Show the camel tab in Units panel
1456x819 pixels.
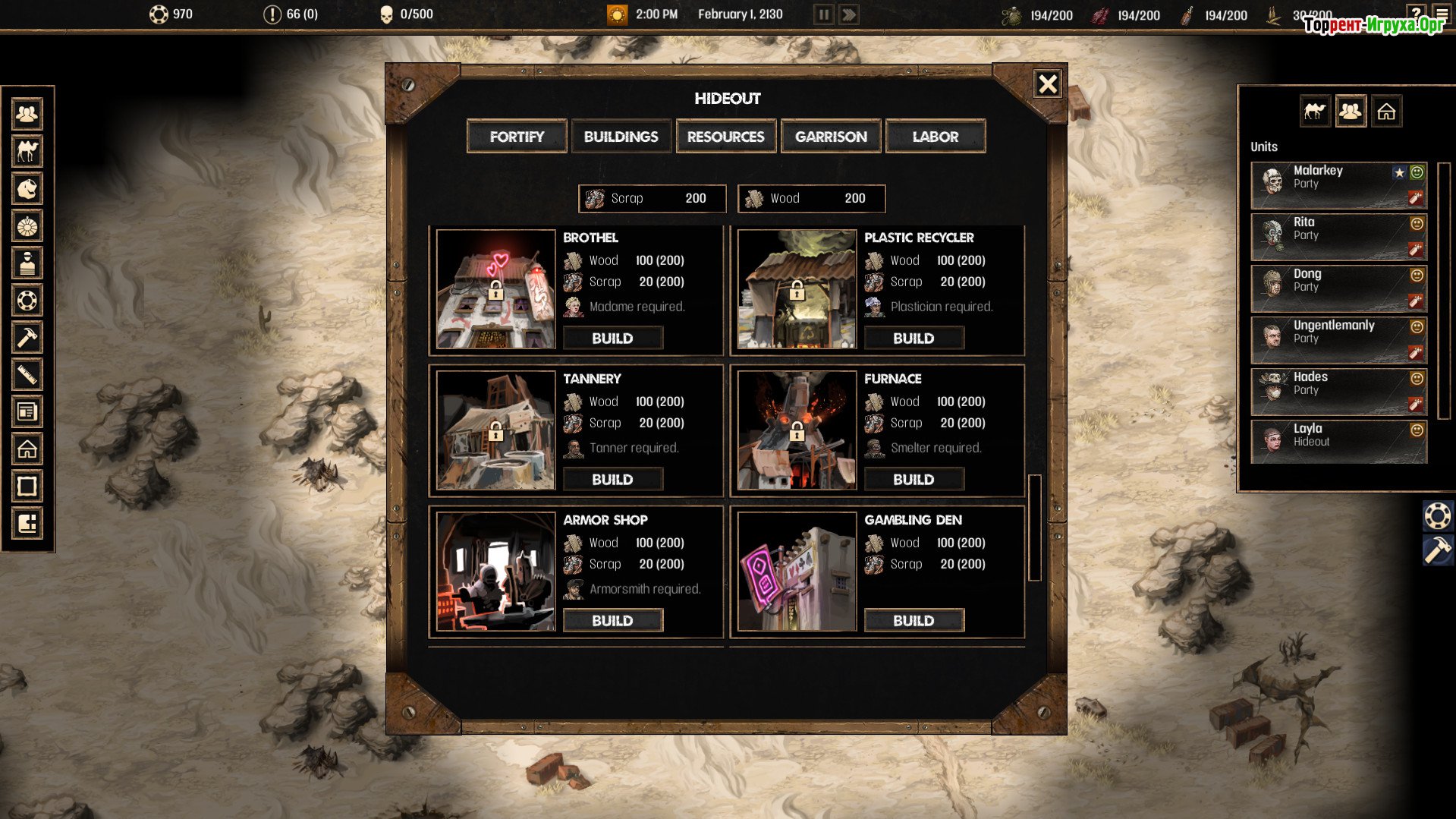pyautogui.click(x=1315, y=112)
